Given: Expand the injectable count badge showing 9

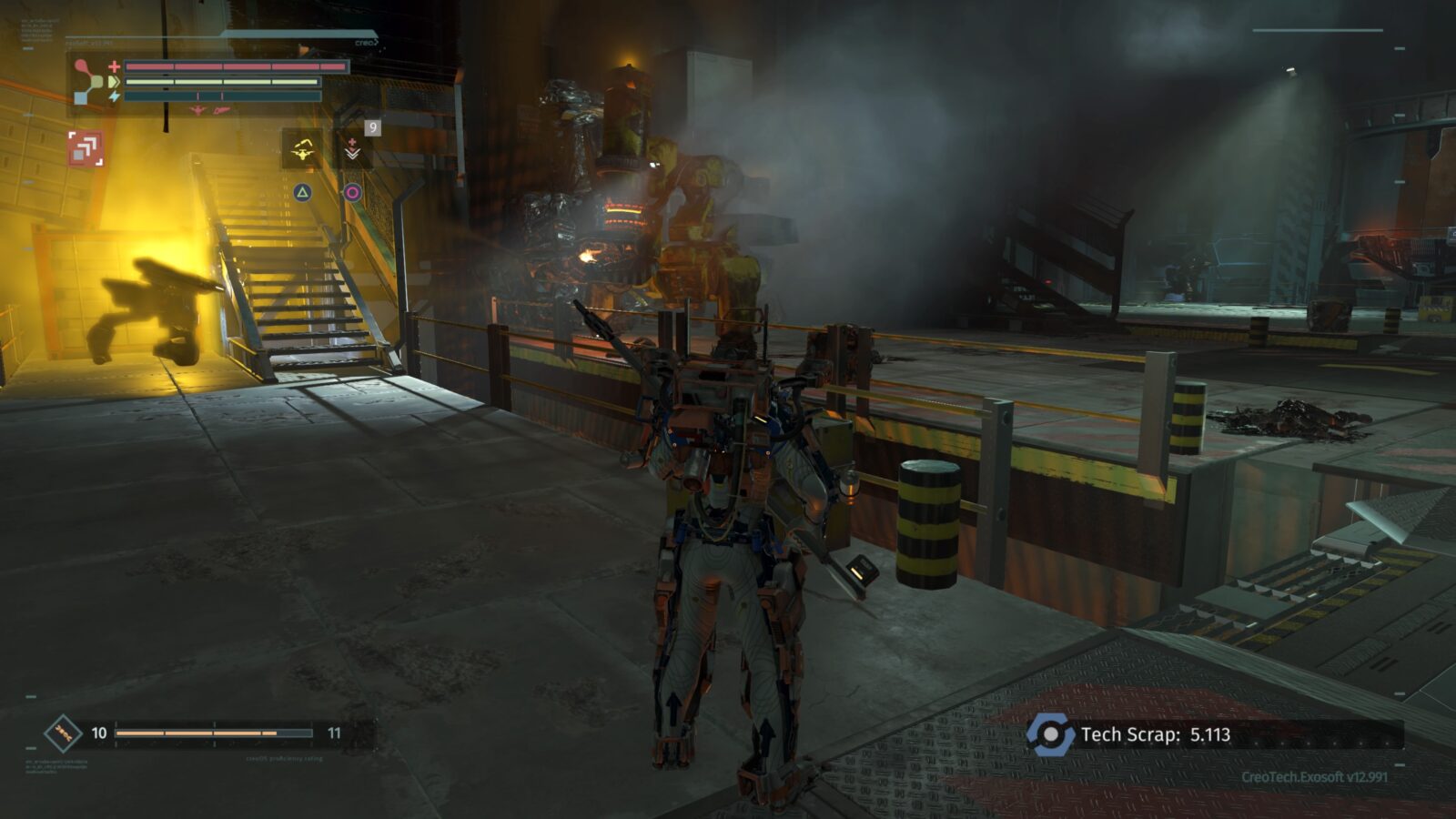Looking at the screenshot, I should point(373,126).
